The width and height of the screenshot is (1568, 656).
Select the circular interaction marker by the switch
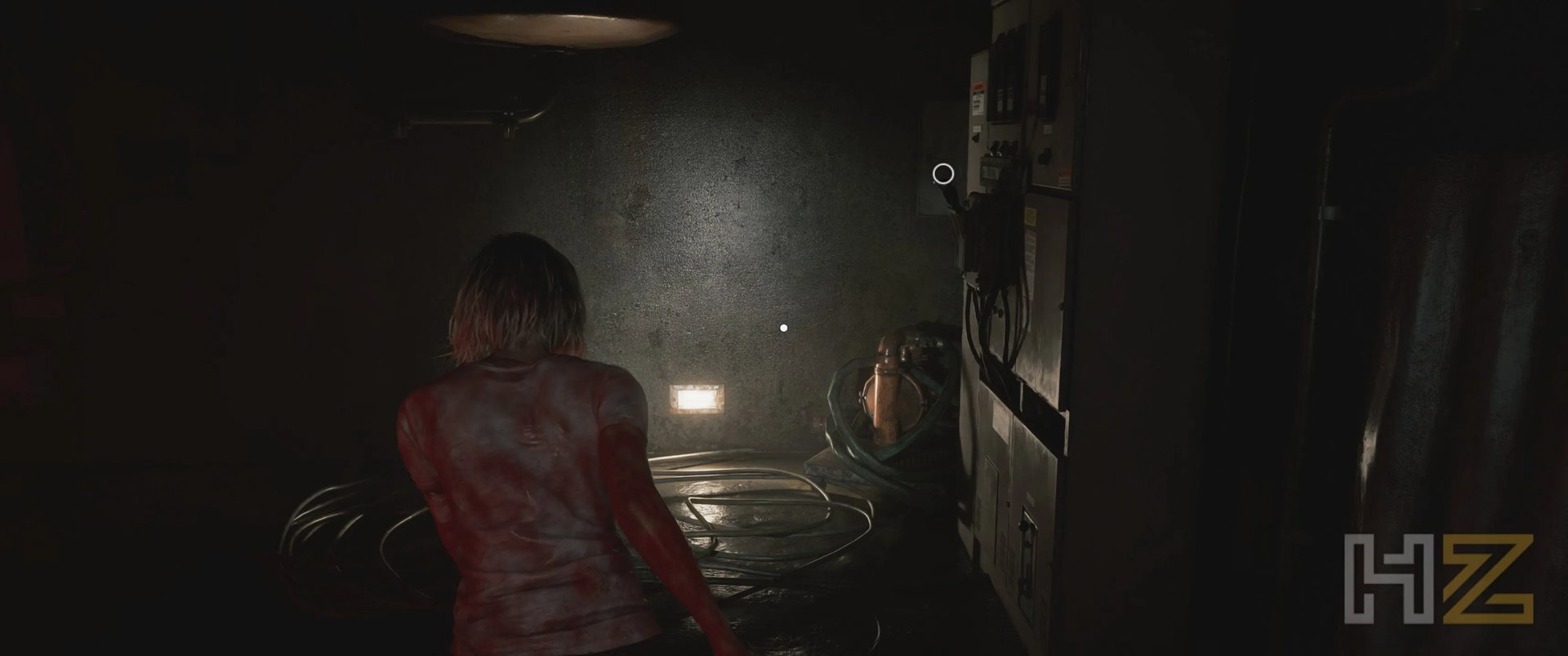click(943, 174)
